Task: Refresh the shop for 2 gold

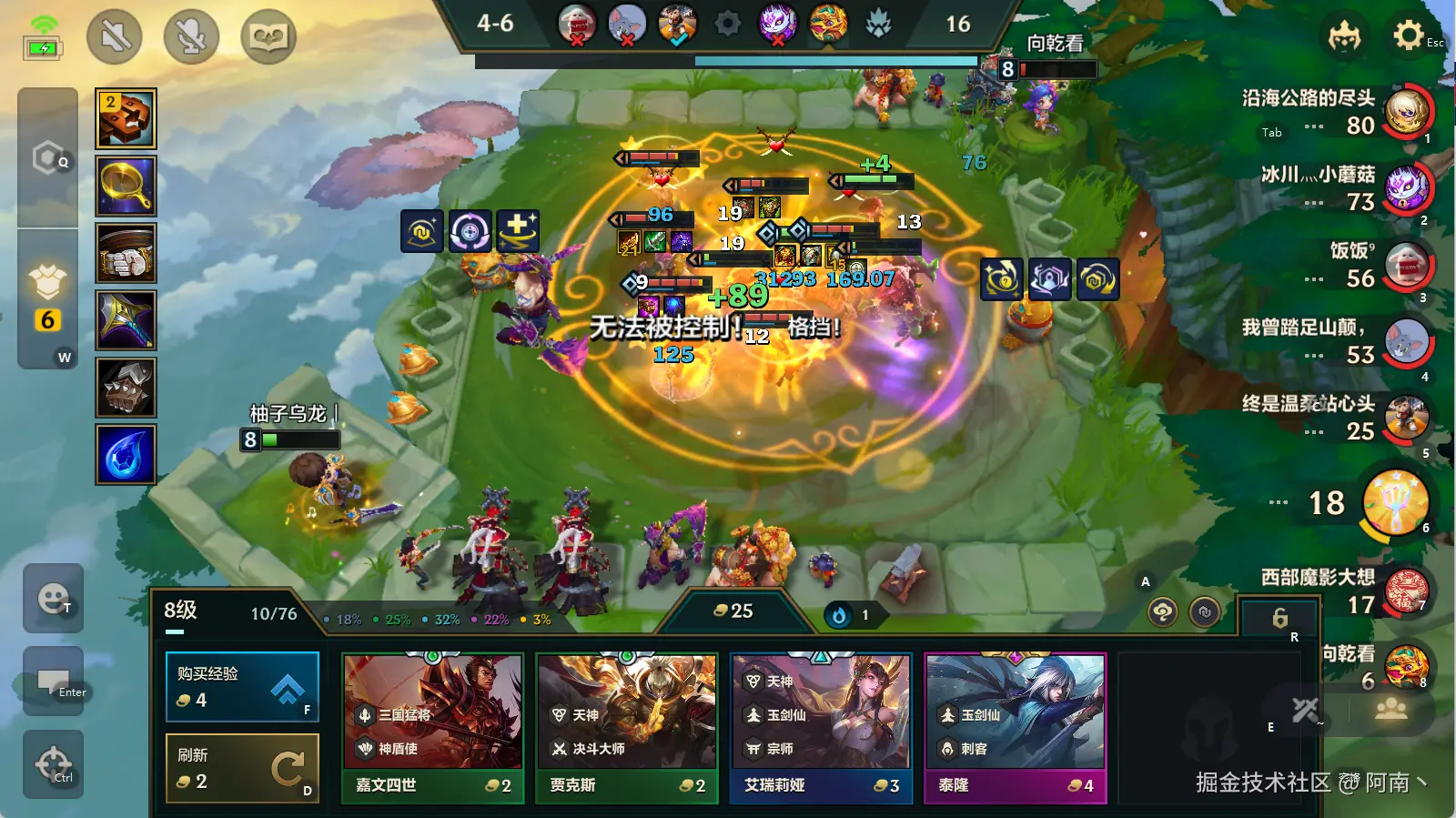Action: click(242, 769)
